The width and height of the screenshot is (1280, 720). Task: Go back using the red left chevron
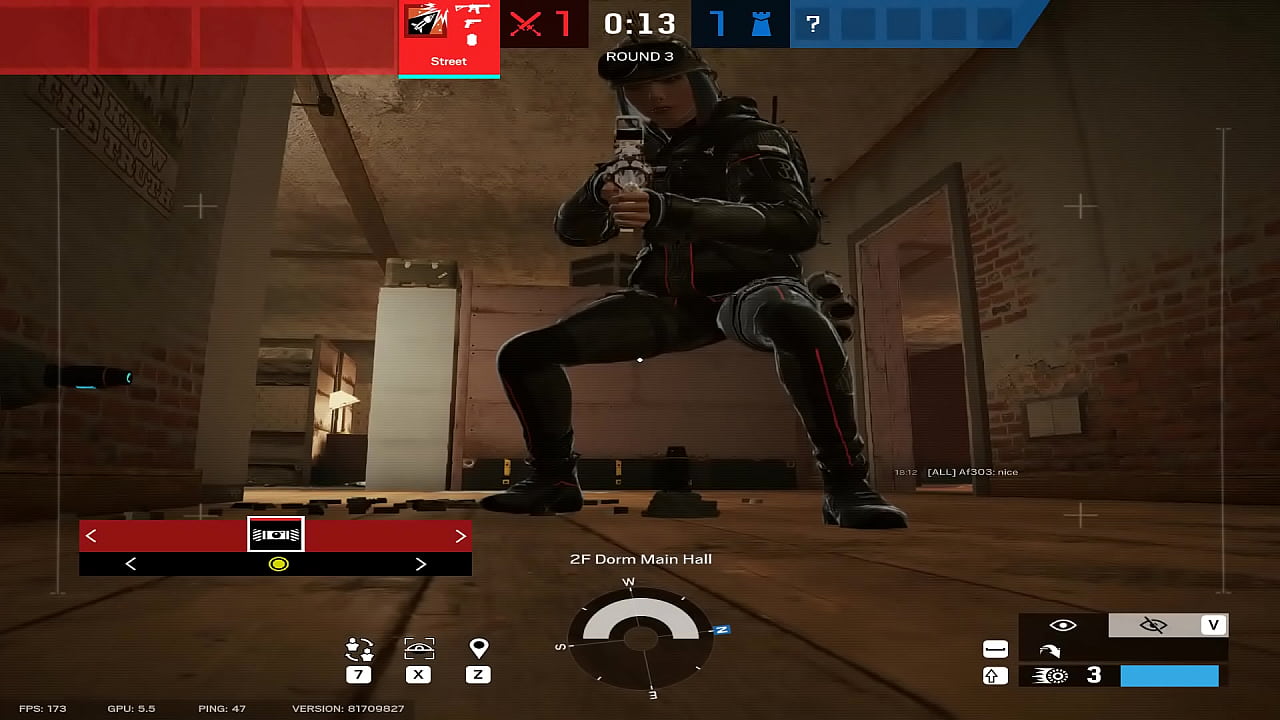click(x=90, y=535)
